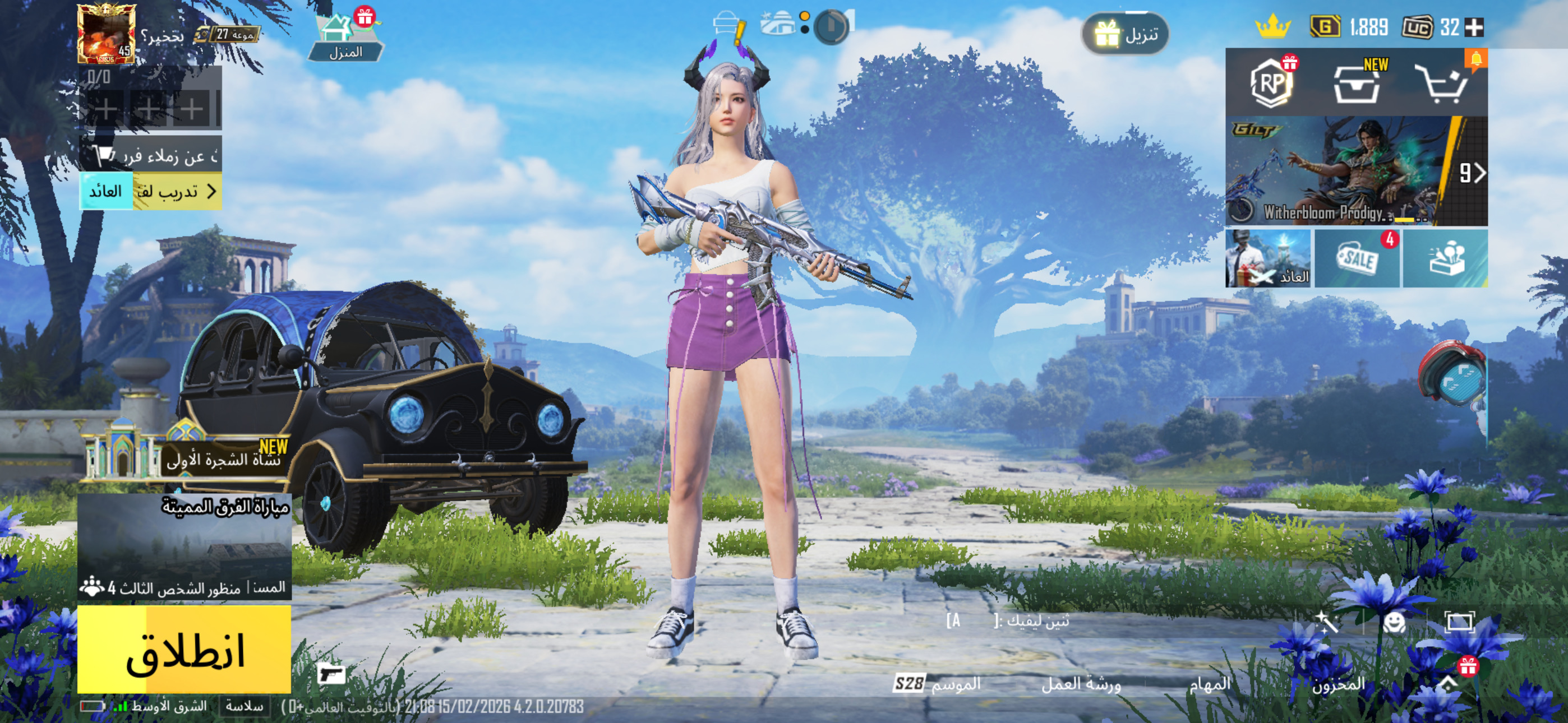Add UC with the plus button
This screenshot has width=1568, height=723.
click(x=1474, y=27)
